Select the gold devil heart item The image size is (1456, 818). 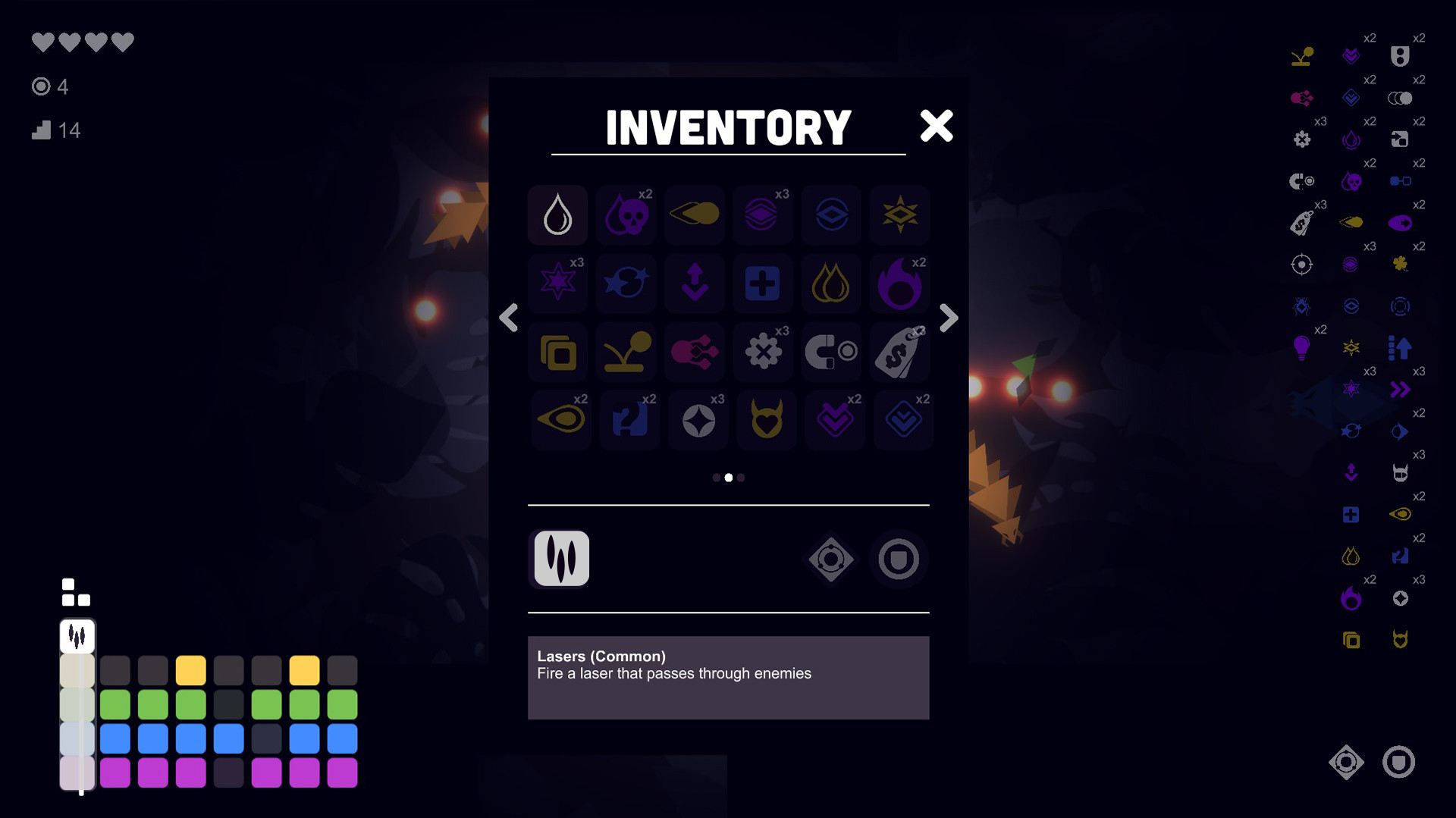coord(766,420)
